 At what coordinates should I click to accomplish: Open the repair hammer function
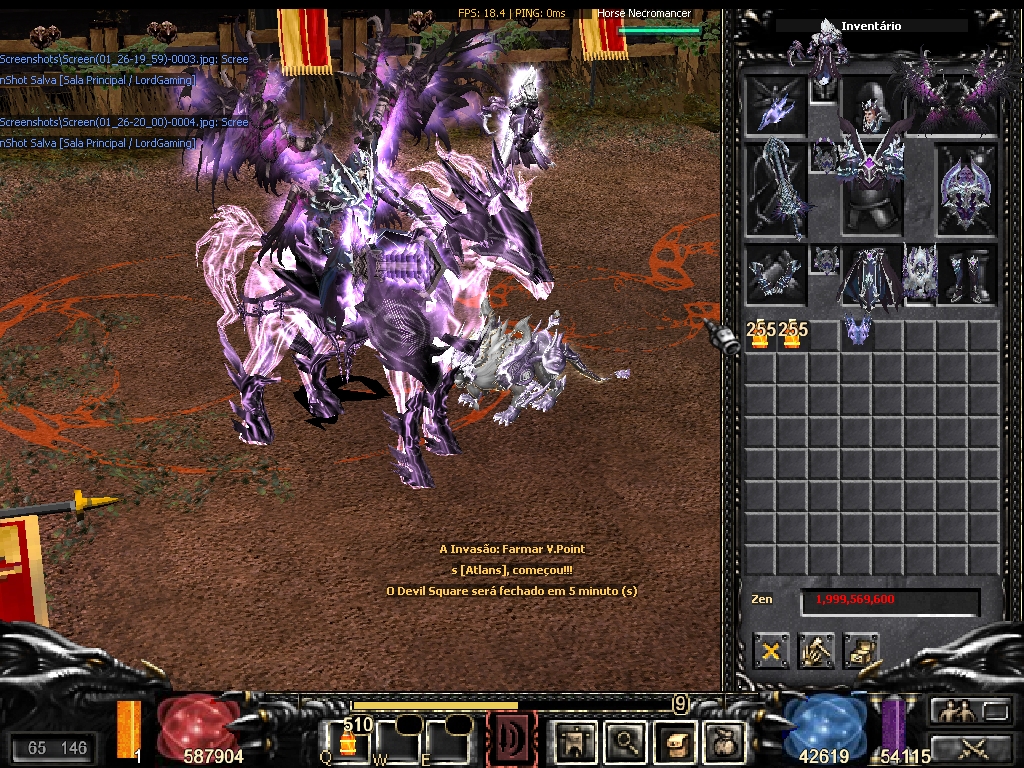[x=816, y=652]
